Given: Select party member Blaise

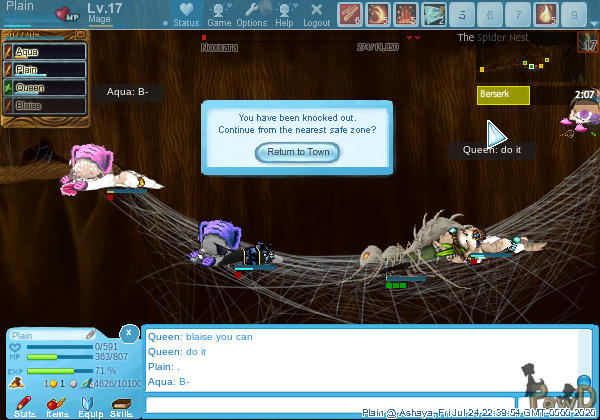Looking at the screenshot, I should pyautogui.click(x=42, y=105).
